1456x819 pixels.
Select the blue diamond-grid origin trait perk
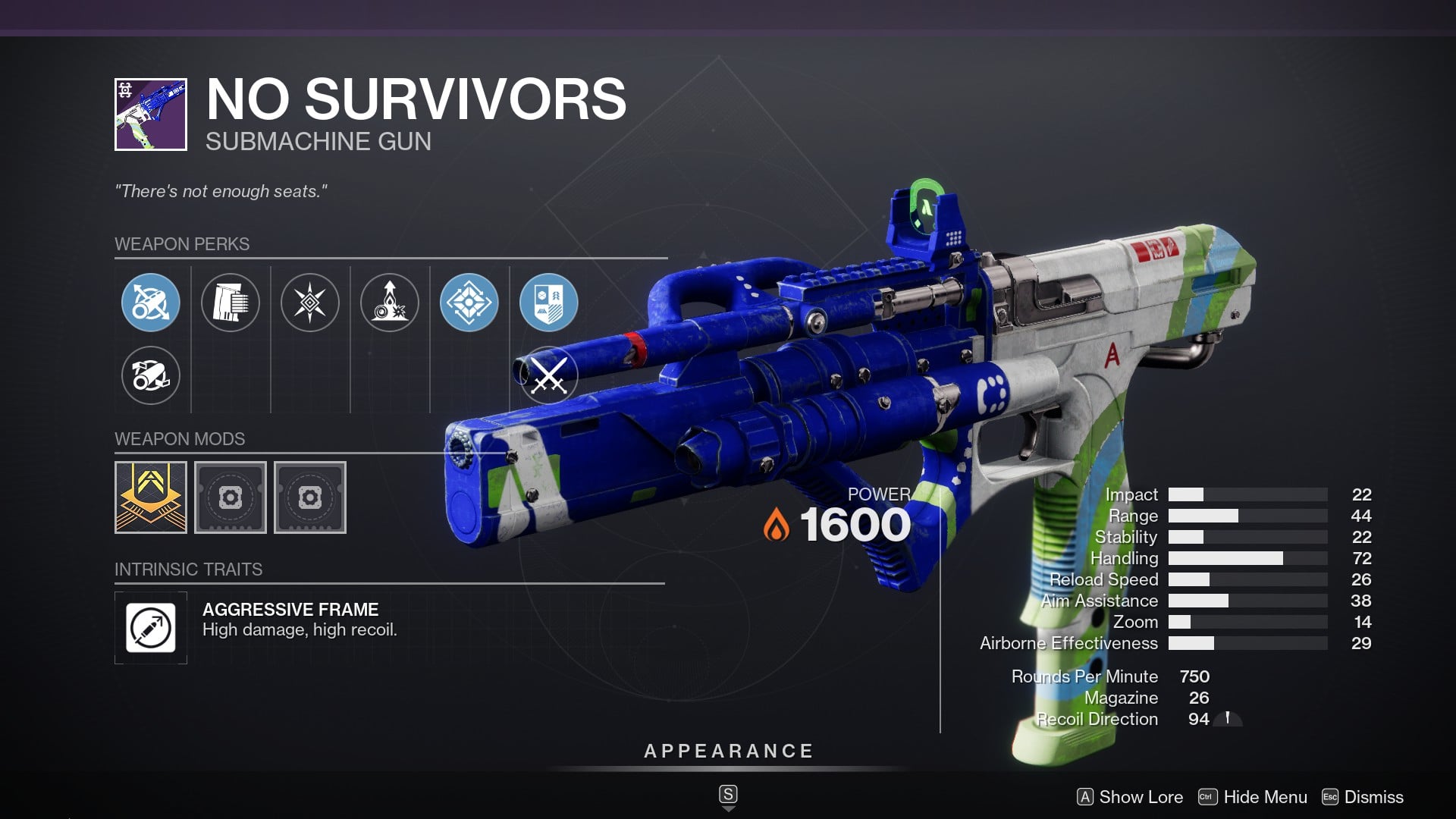(469, 303)
